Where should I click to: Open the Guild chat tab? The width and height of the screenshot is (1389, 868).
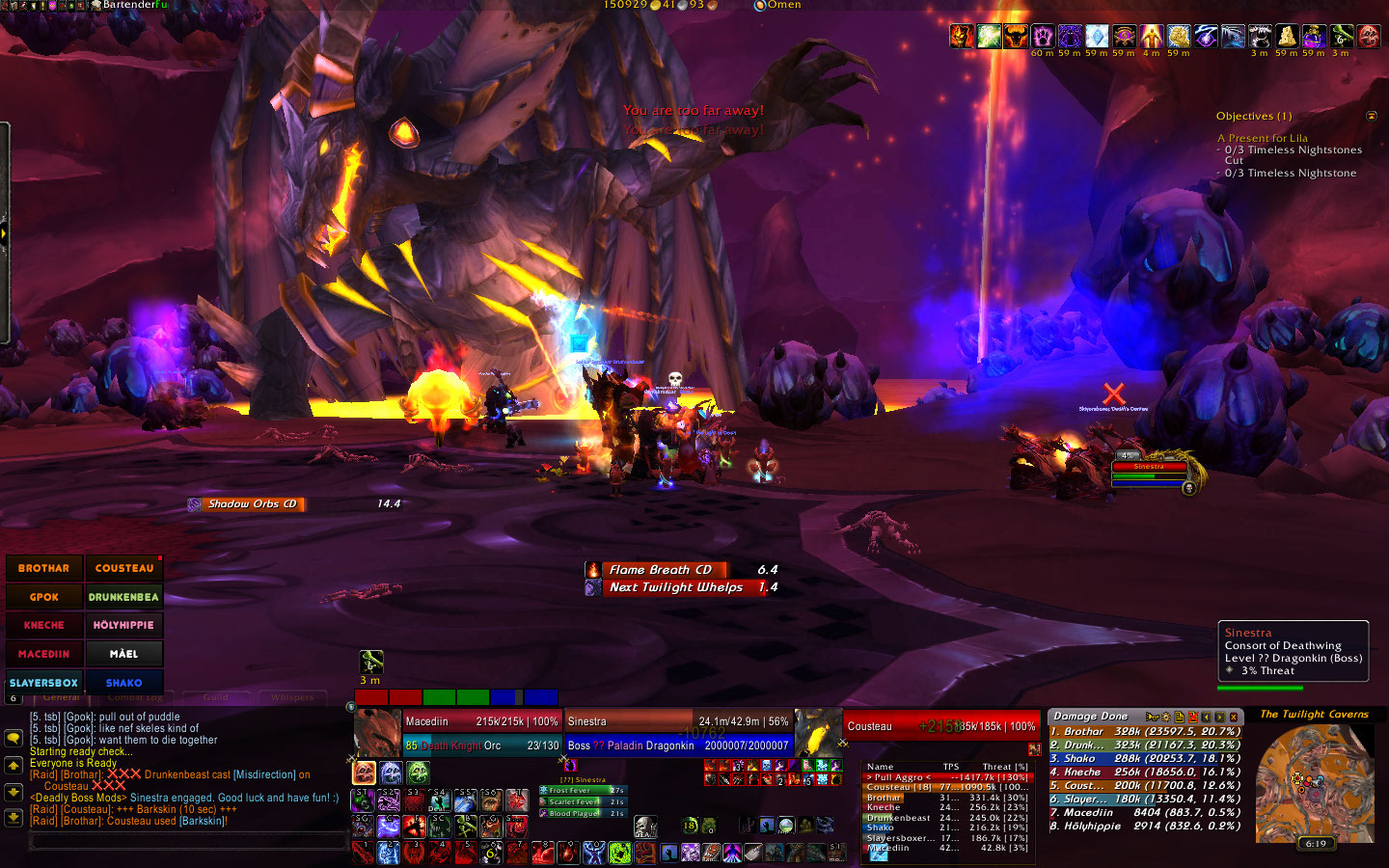[215, 697]
